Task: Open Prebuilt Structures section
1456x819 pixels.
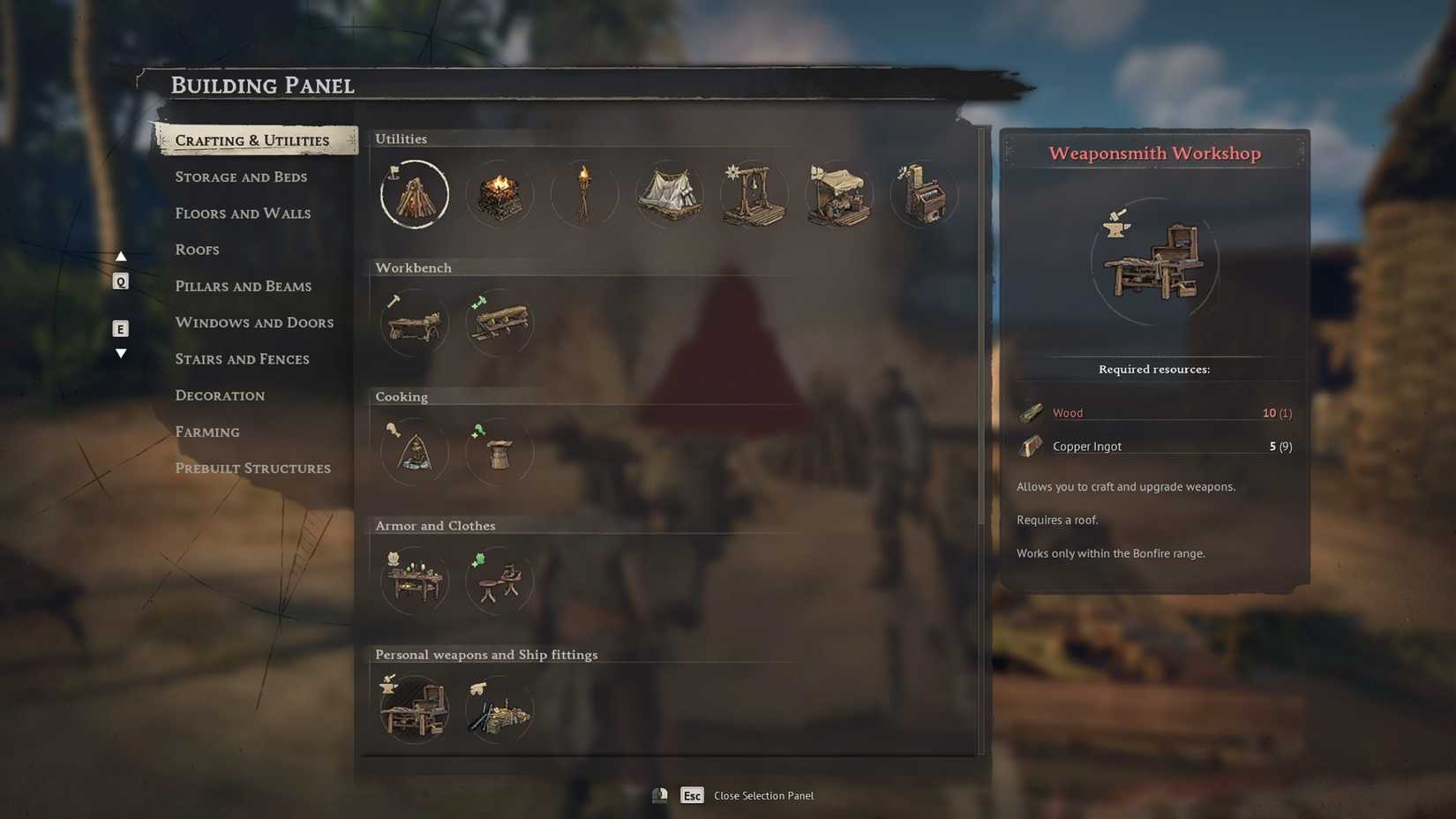Action: click(253, 468)
